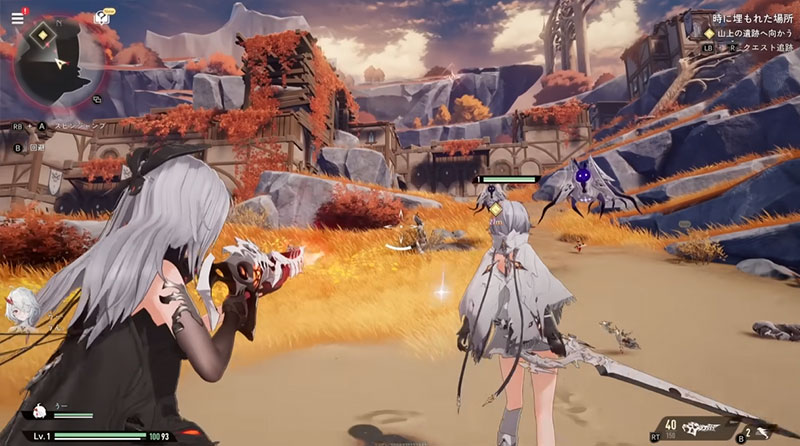
Task: Open the hamburger main menu
Action: point(17,18)
